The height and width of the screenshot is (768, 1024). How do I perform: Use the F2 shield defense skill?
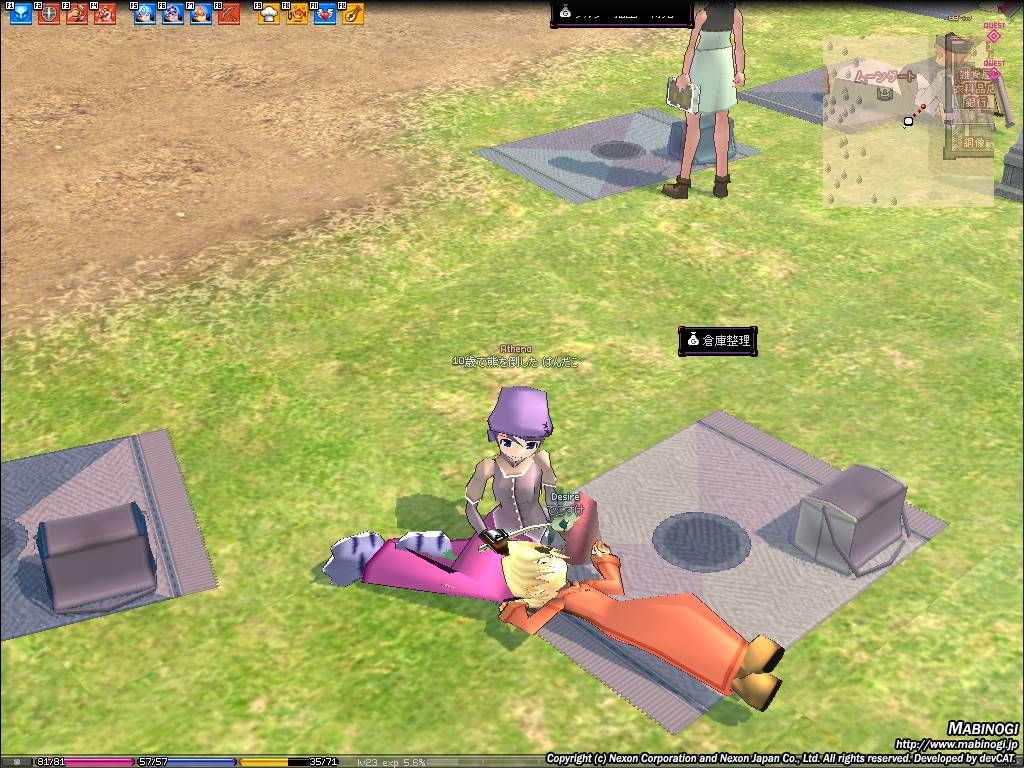point(48,14)
